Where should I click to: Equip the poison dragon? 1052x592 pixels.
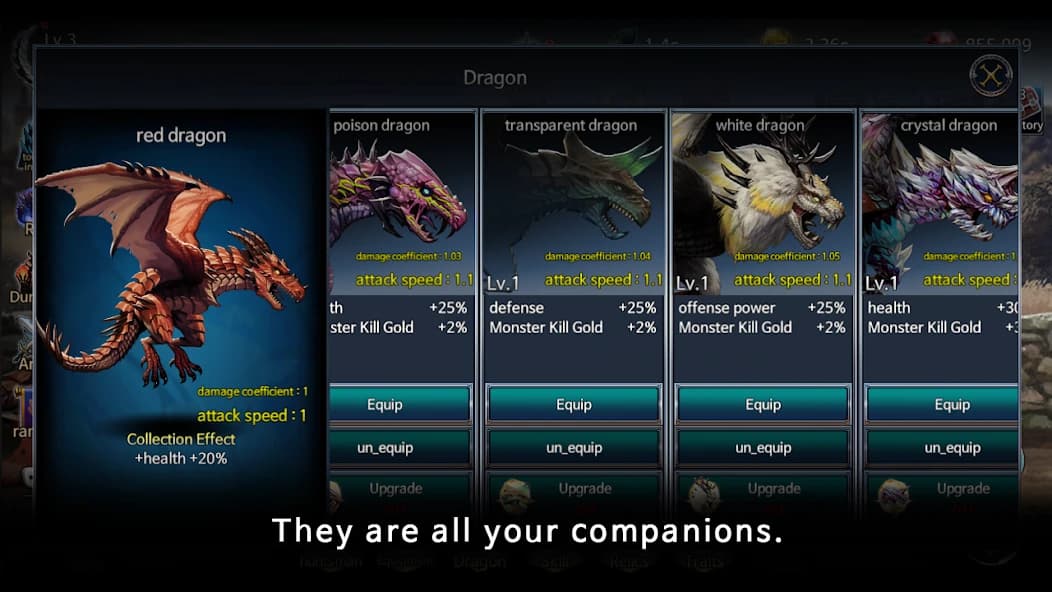[x=399, y=405]
